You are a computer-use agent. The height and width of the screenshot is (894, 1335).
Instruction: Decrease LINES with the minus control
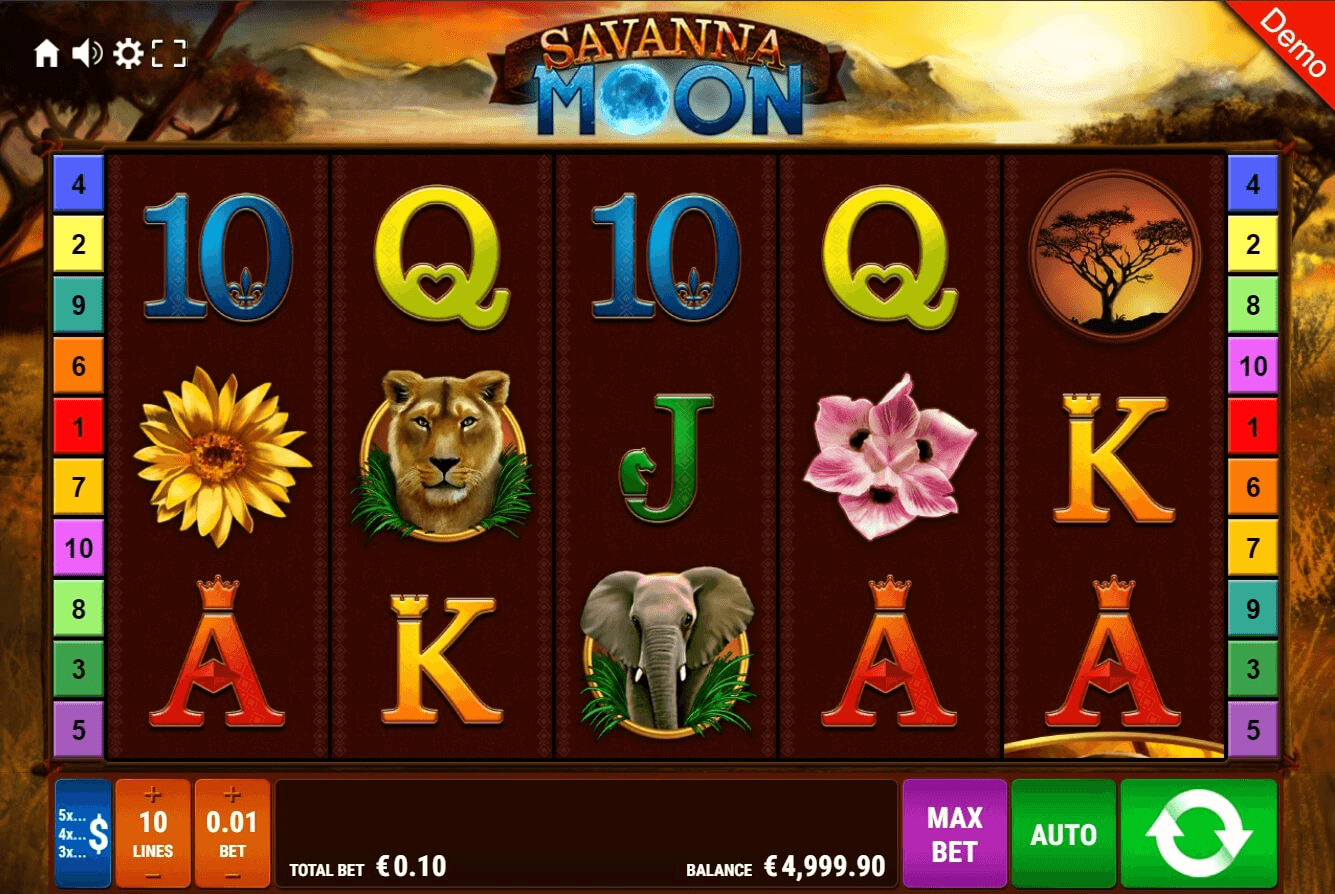tap(151, 876)
